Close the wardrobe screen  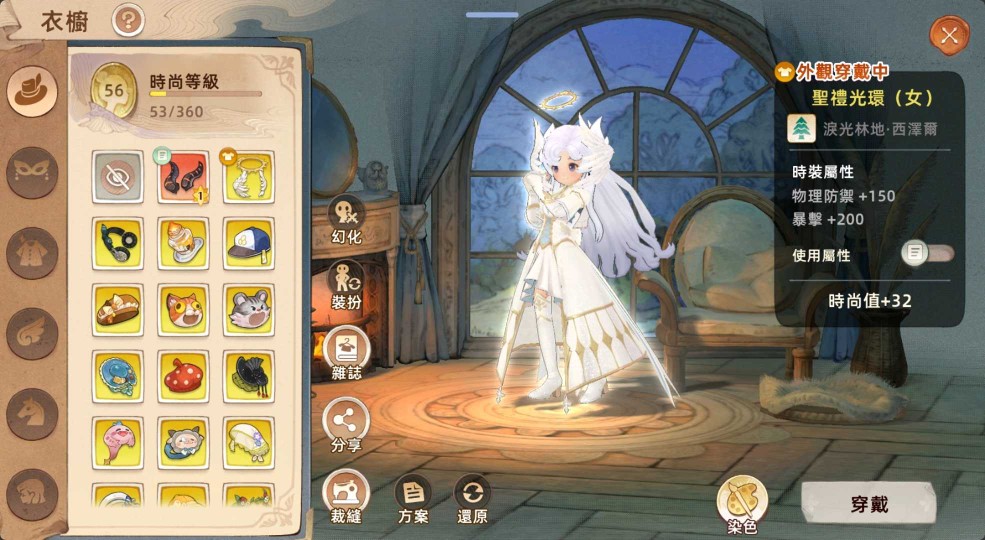tap(948, 36)
